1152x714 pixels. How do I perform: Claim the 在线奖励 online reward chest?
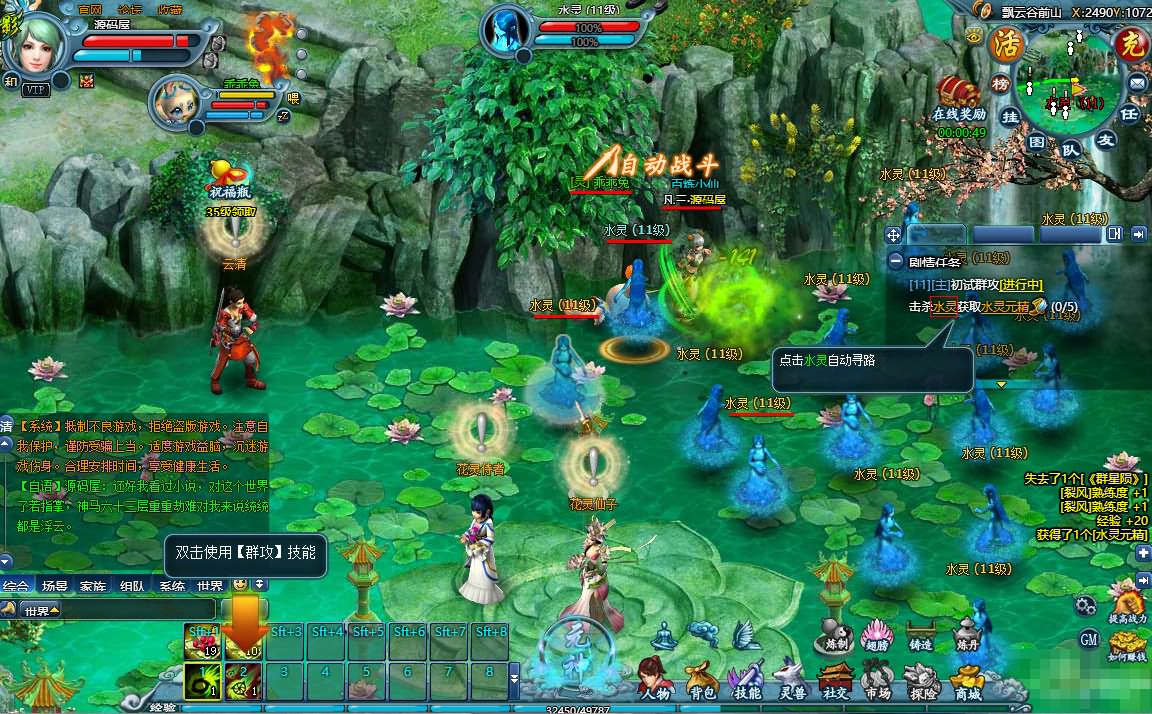coord(960,93)
